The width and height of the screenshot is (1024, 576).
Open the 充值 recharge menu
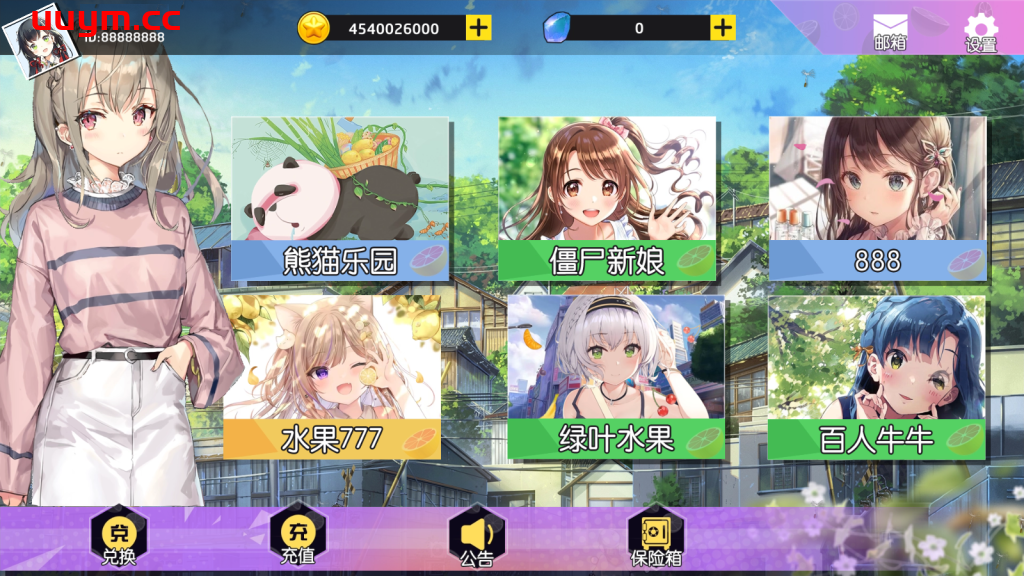pyautogui.click(x=298, y=537)
